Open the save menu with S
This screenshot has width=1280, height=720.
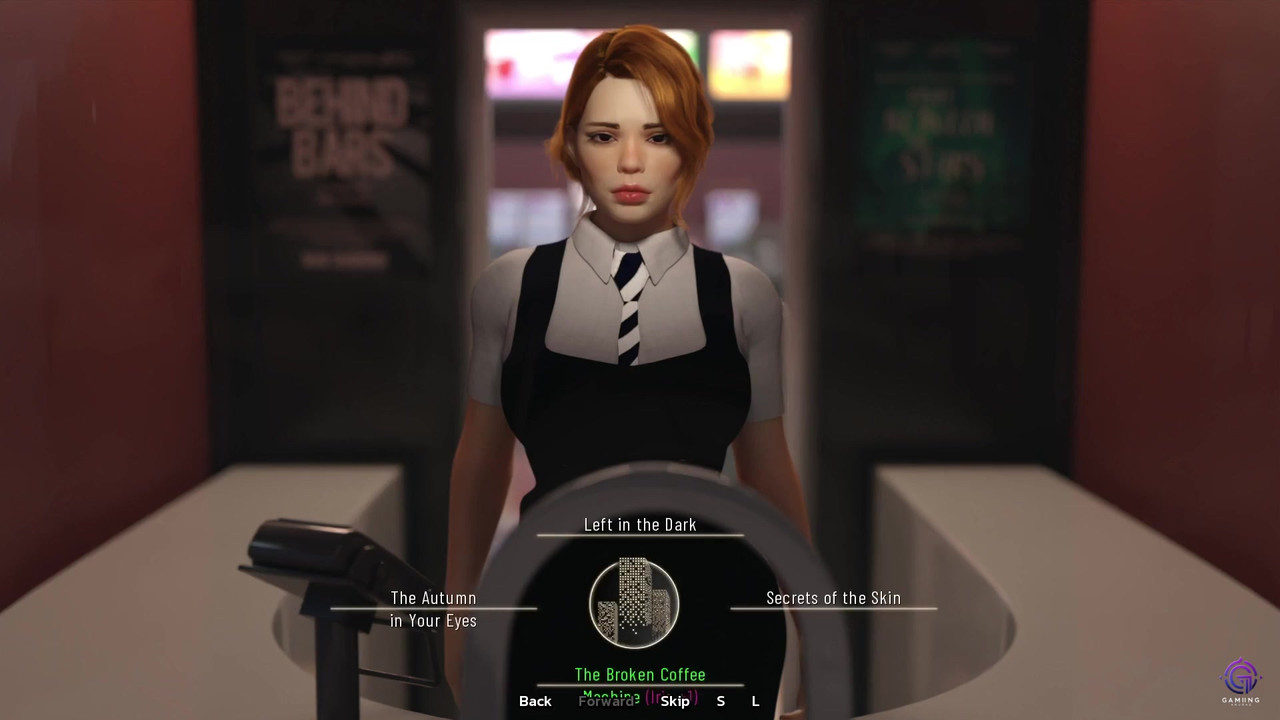pyautogui.click(x=720, y=701)
